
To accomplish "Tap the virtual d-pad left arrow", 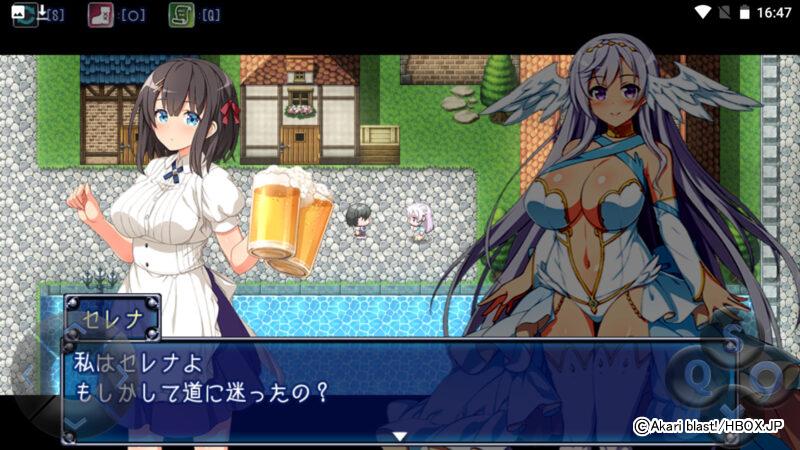I will [x=27, y=378].
